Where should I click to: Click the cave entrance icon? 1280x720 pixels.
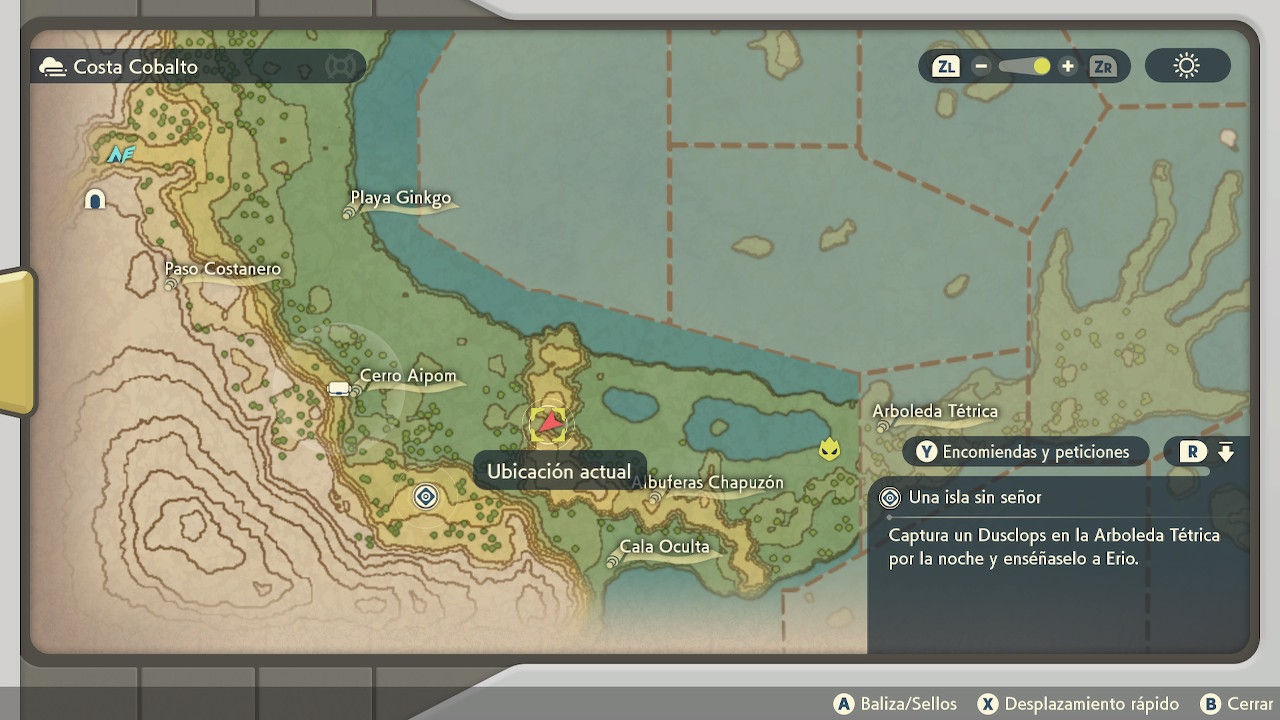95,199
